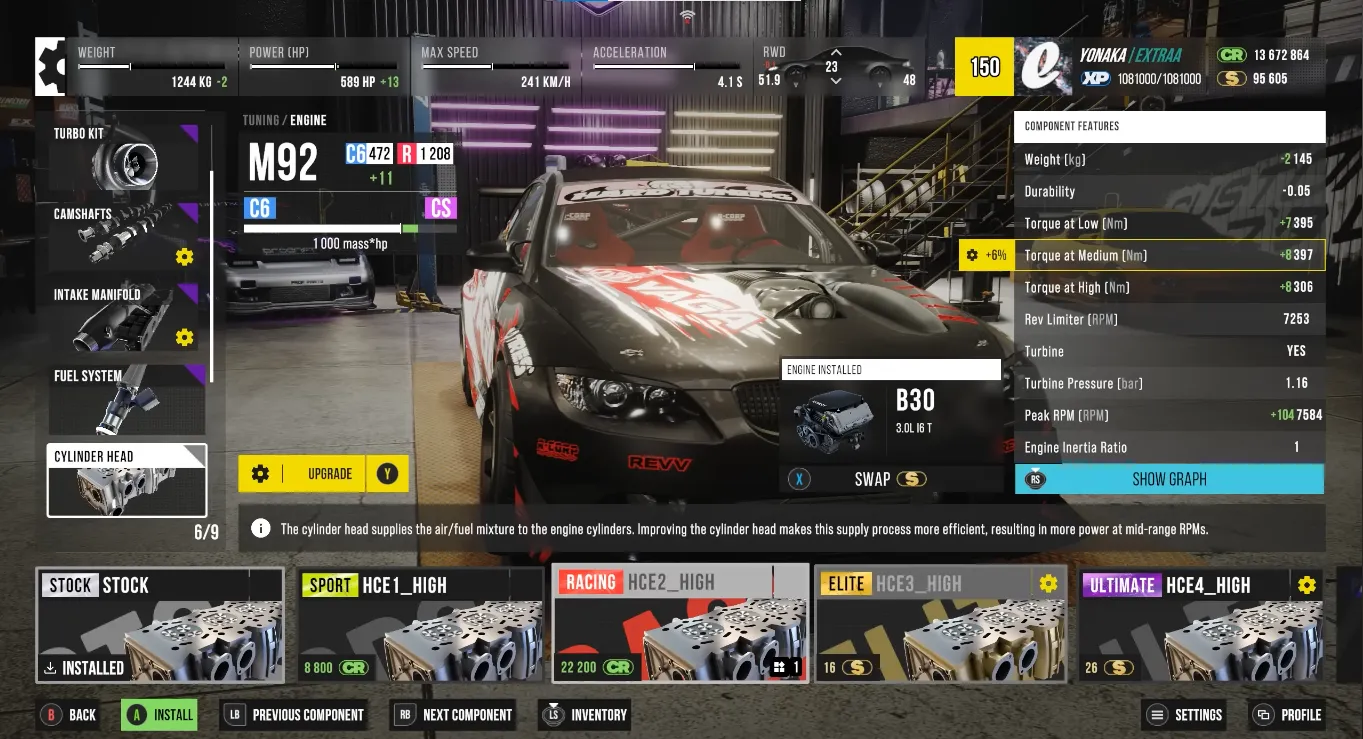The width and height of the screenshot is (1363, 739).
Task: Decrease the drivetrain value with the down chevron
Action: (835, 80)
